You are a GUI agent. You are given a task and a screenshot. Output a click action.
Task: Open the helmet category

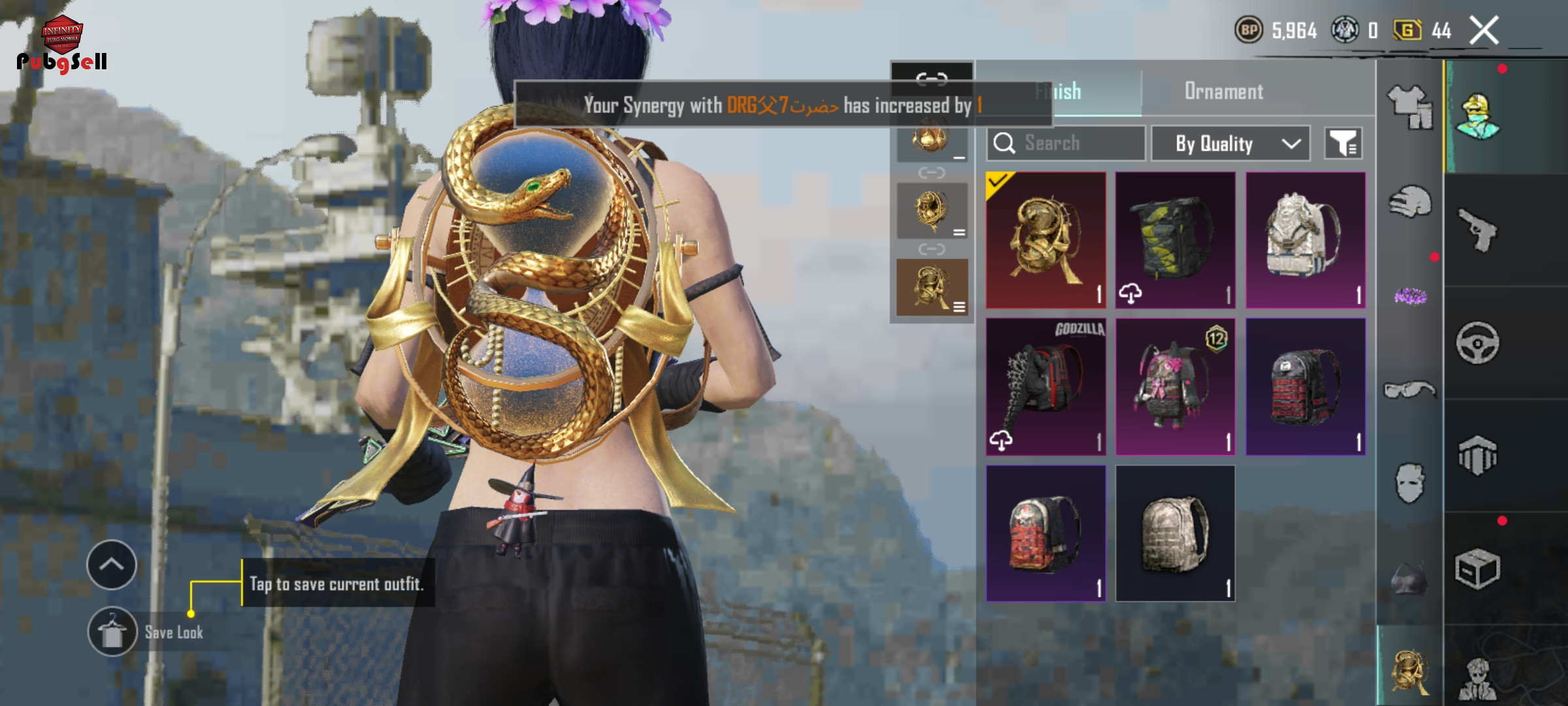click(x=1410, y=203)
